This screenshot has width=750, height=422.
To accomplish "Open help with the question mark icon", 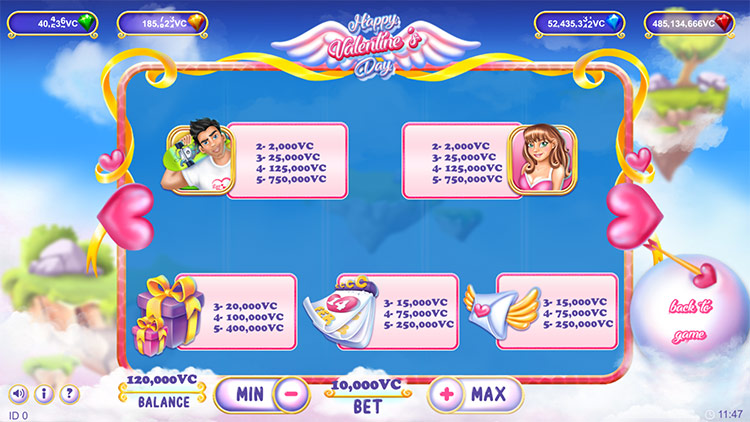I will pyautogui.click(x=69, y=393).
